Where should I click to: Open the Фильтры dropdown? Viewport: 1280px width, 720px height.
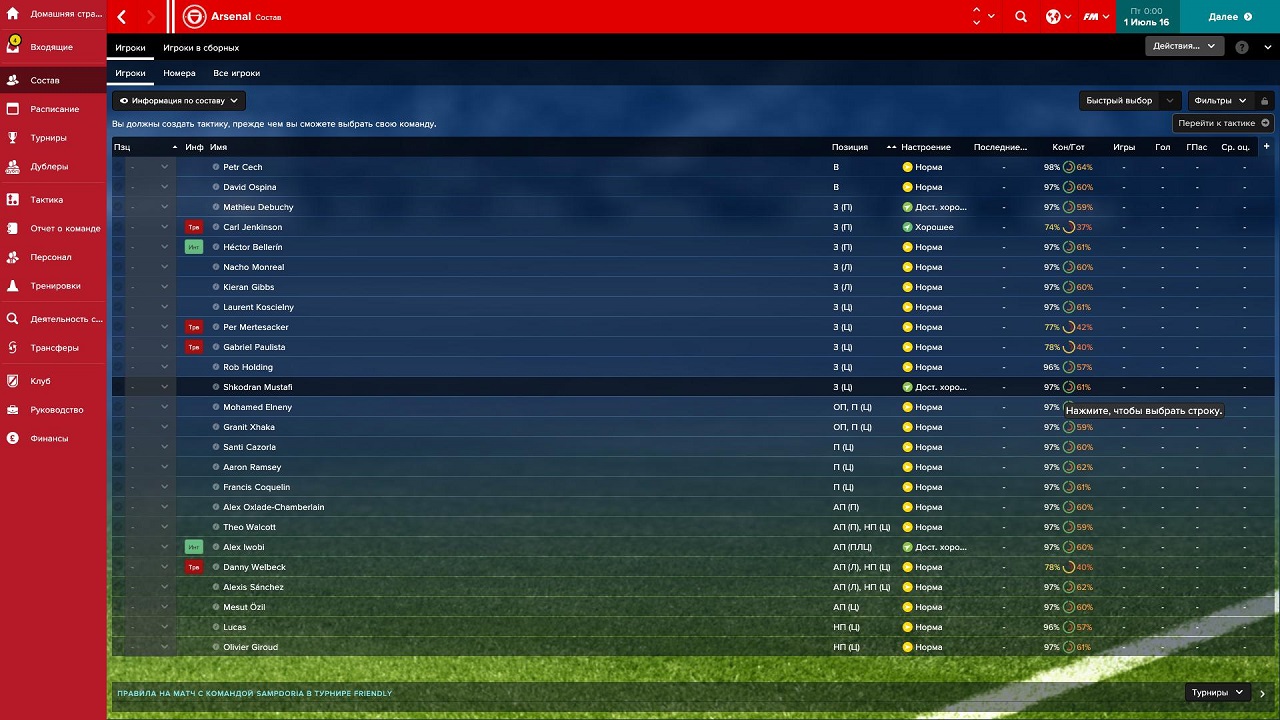[x=1220, y=101]
